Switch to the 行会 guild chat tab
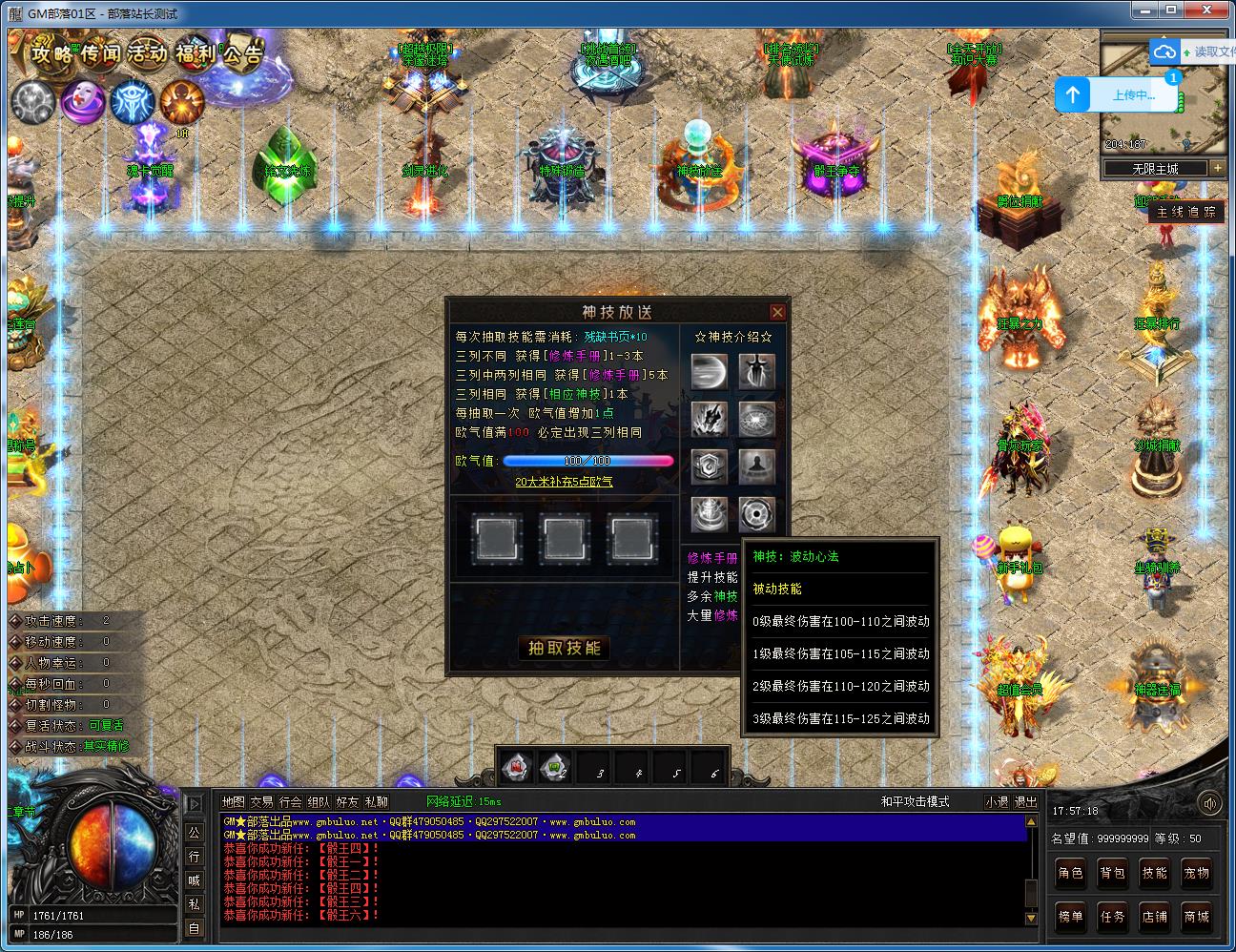1236x952 pixels. tap(290, 802)
